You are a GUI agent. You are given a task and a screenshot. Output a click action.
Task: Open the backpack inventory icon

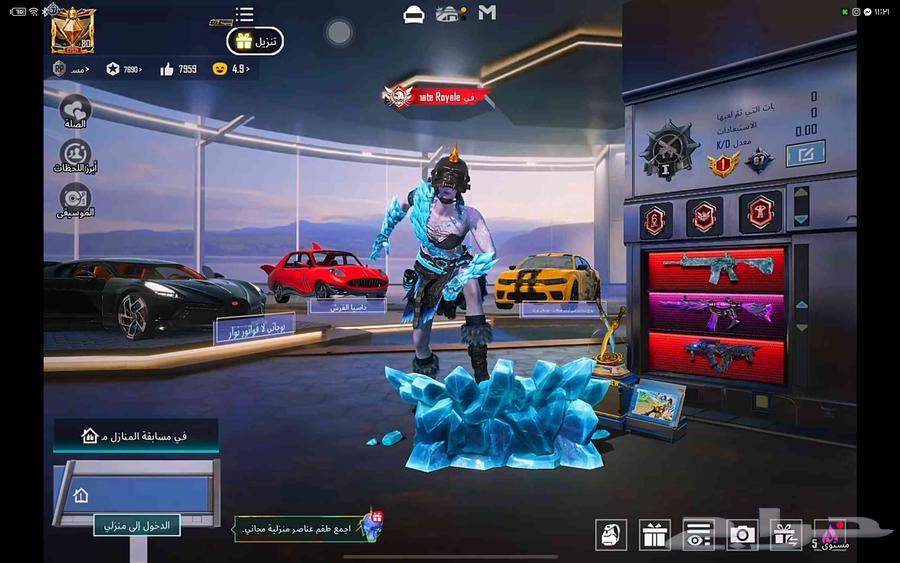tap(611, 535)
